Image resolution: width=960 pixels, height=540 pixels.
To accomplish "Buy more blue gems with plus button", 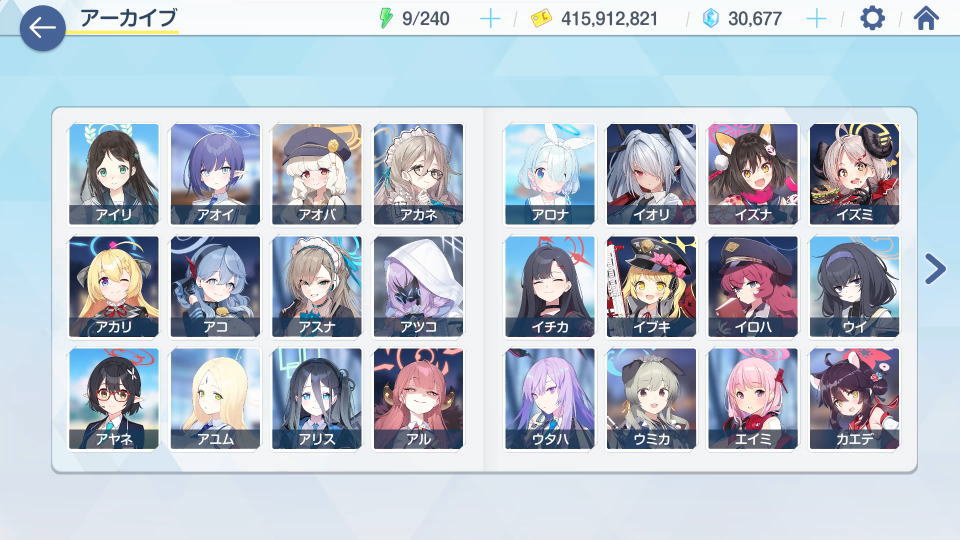I will click(x=816, y=18).
